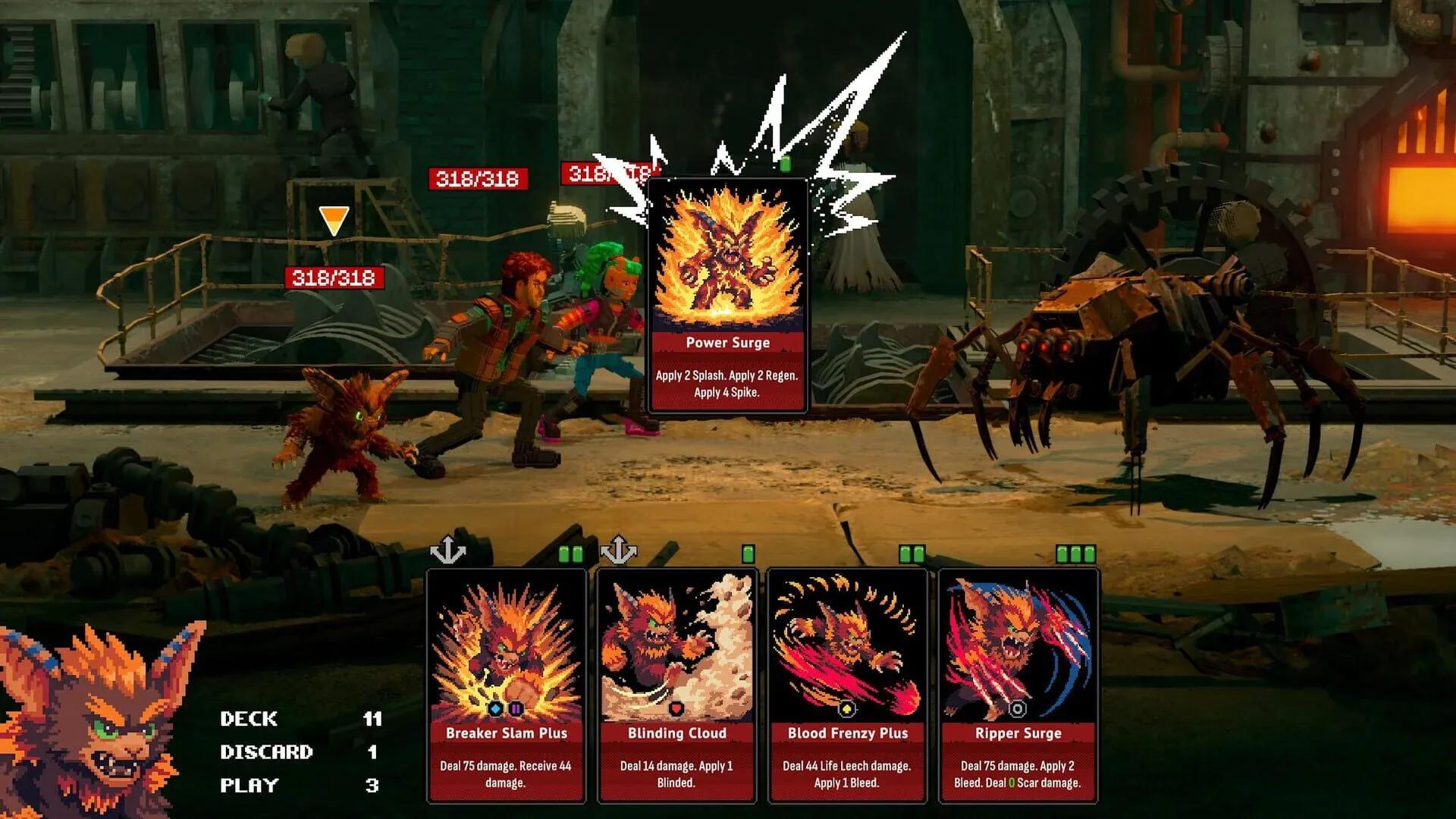Viewport: 1456px width, 819px height.
Task: Click the anchor discard icon above Blinding Cloud
Action: [620, 548]
